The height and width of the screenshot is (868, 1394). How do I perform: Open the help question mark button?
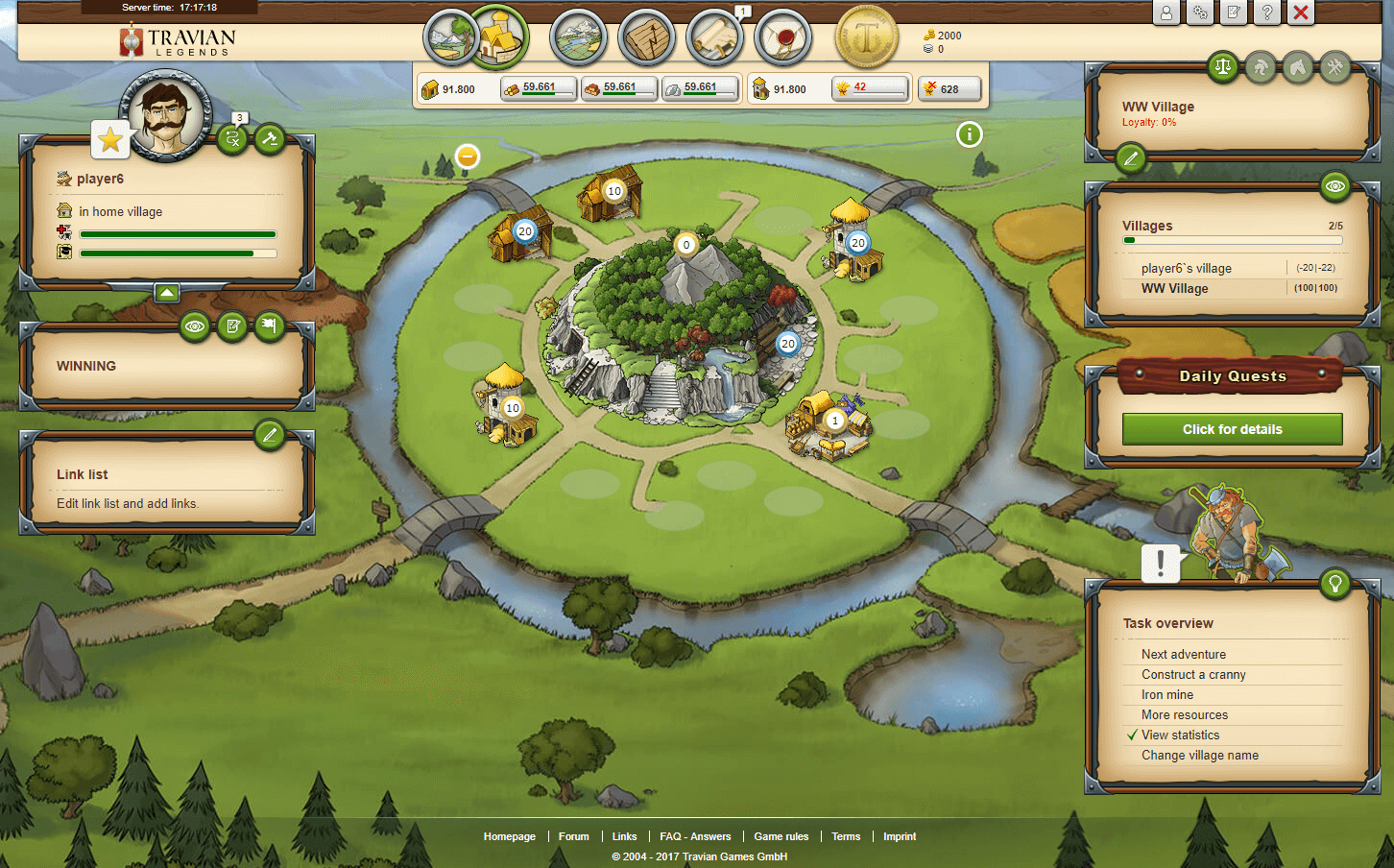point(1267,12)
